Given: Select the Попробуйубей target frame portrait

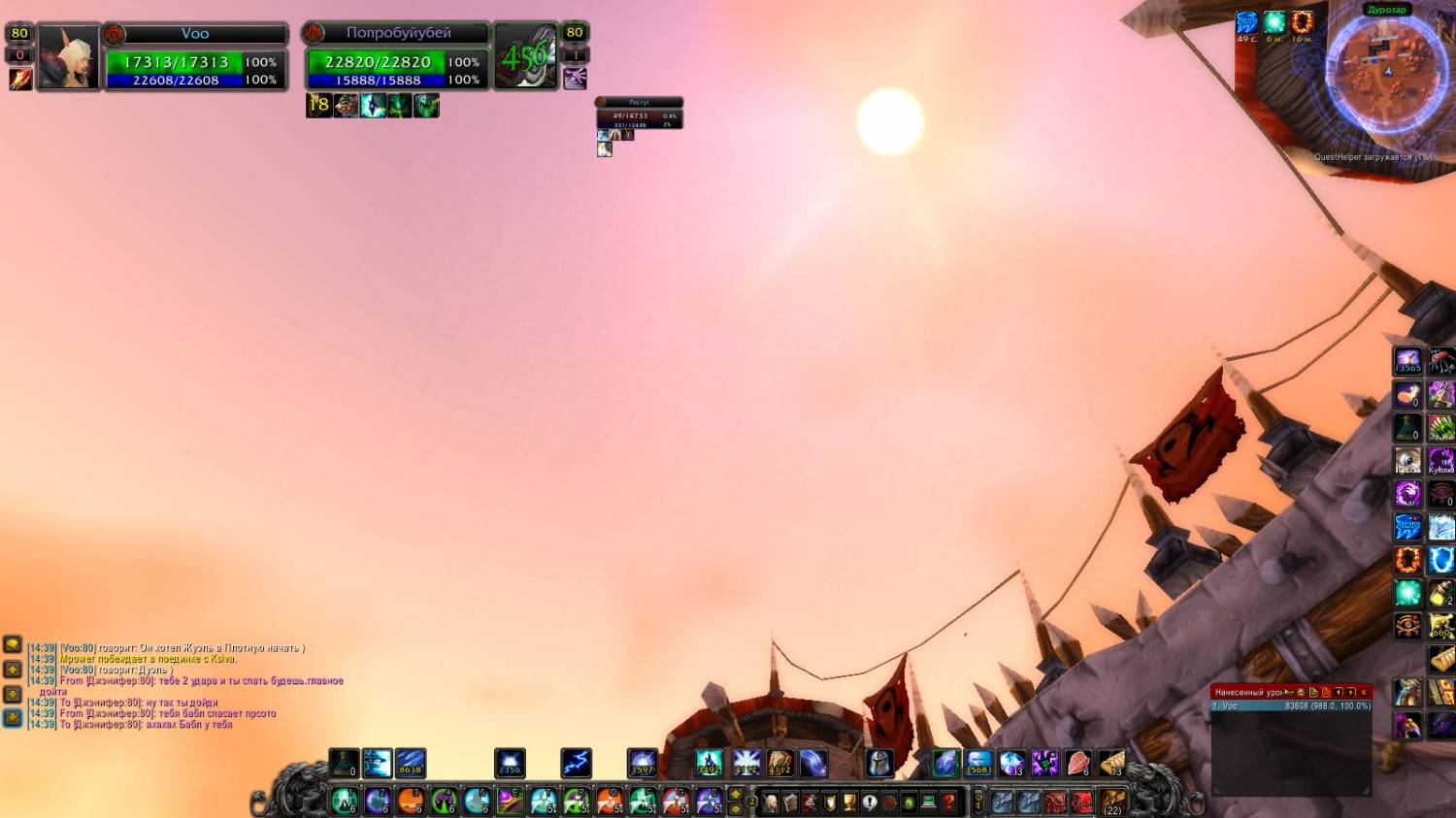Looking at the screenshot, I should (x=526, y=56).
